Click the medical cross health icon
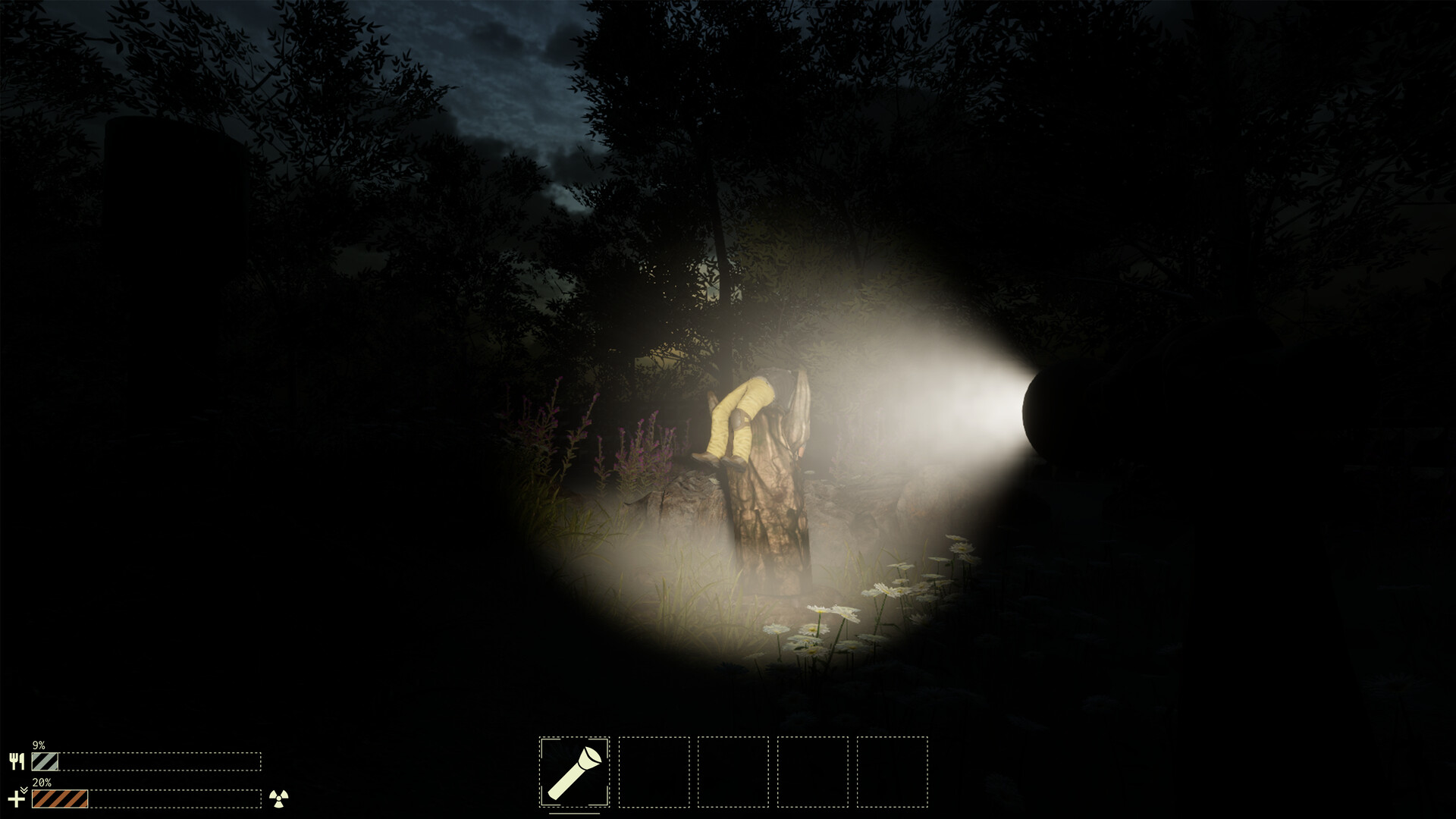The image size is (1456, 819). (16, 799)
